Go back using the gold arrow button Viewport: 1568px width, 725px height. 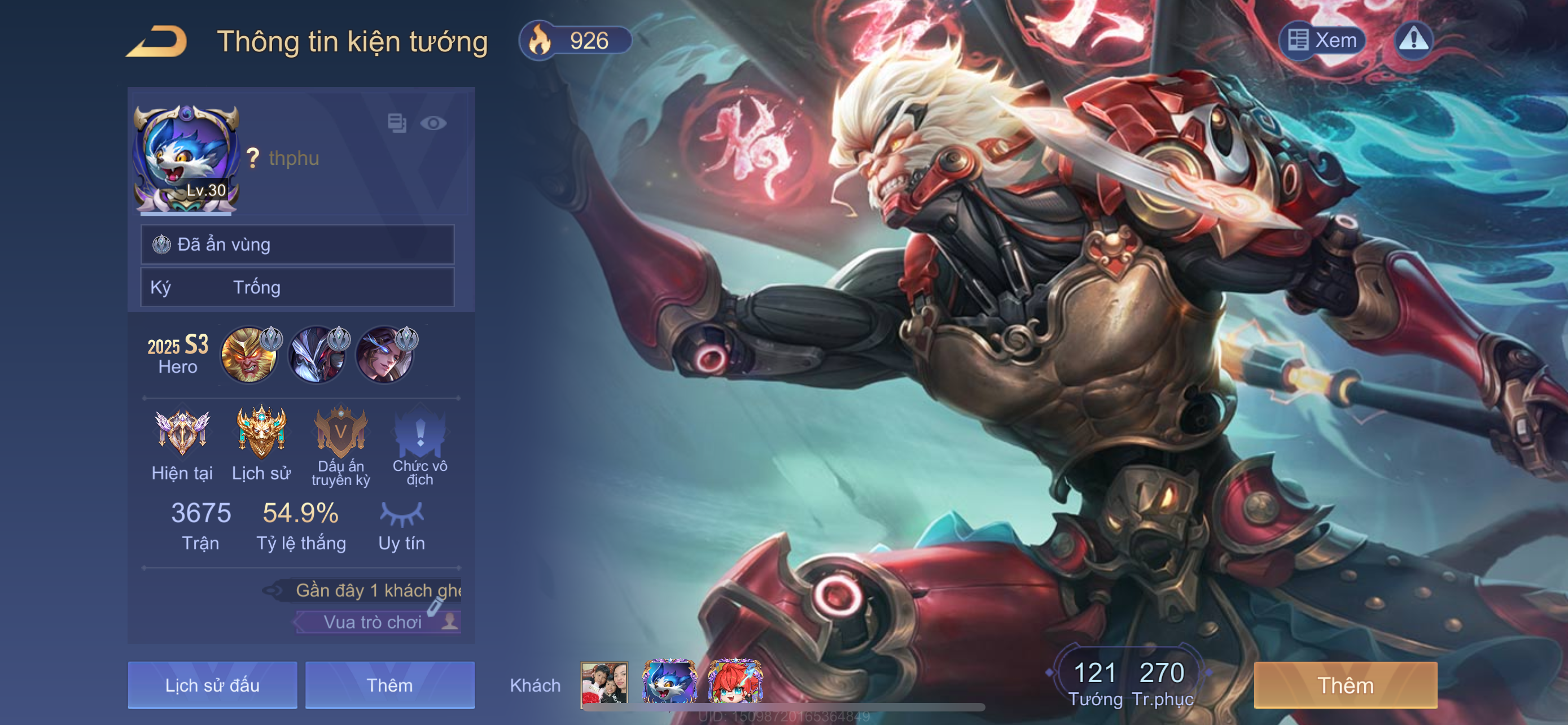coord(156,41)
